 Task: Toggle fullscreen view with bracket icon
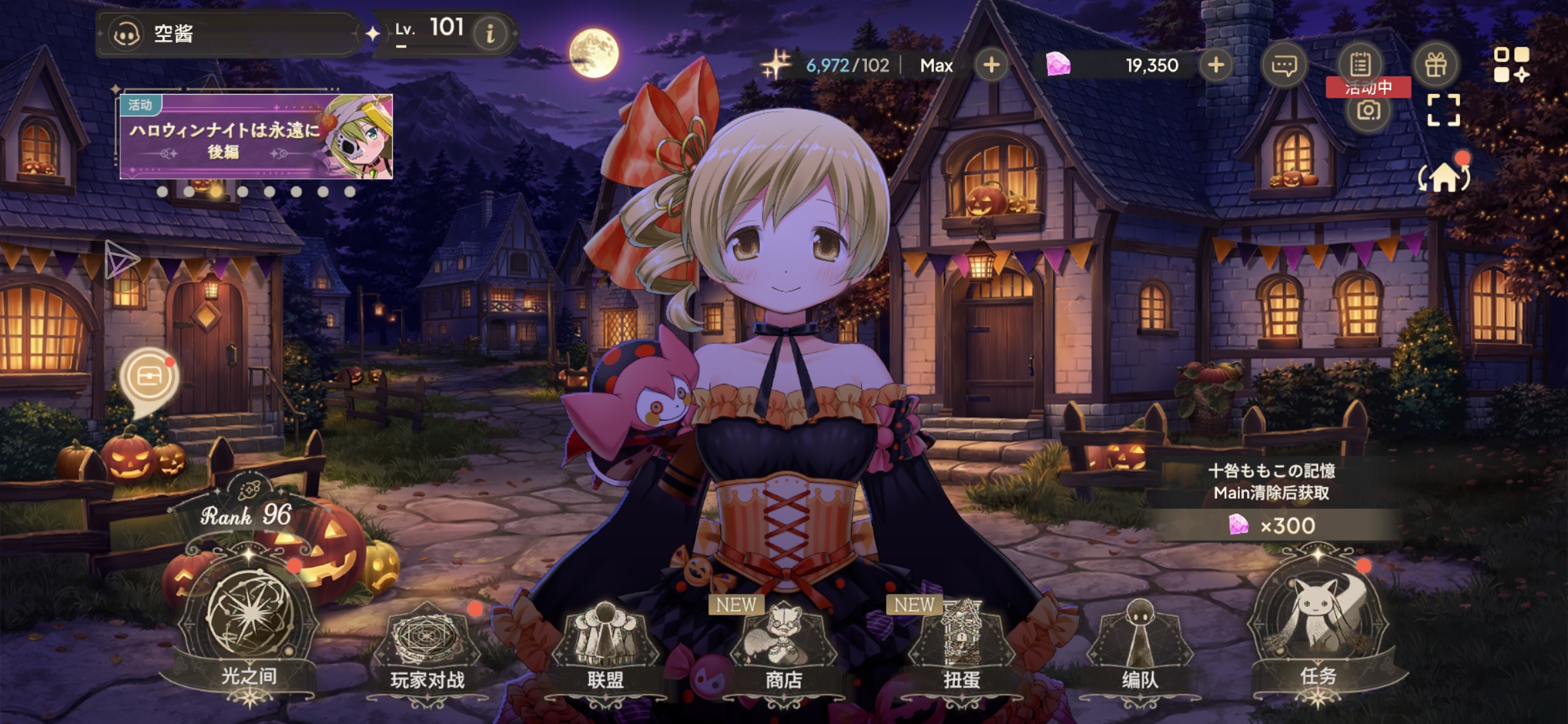[1443, 111]
